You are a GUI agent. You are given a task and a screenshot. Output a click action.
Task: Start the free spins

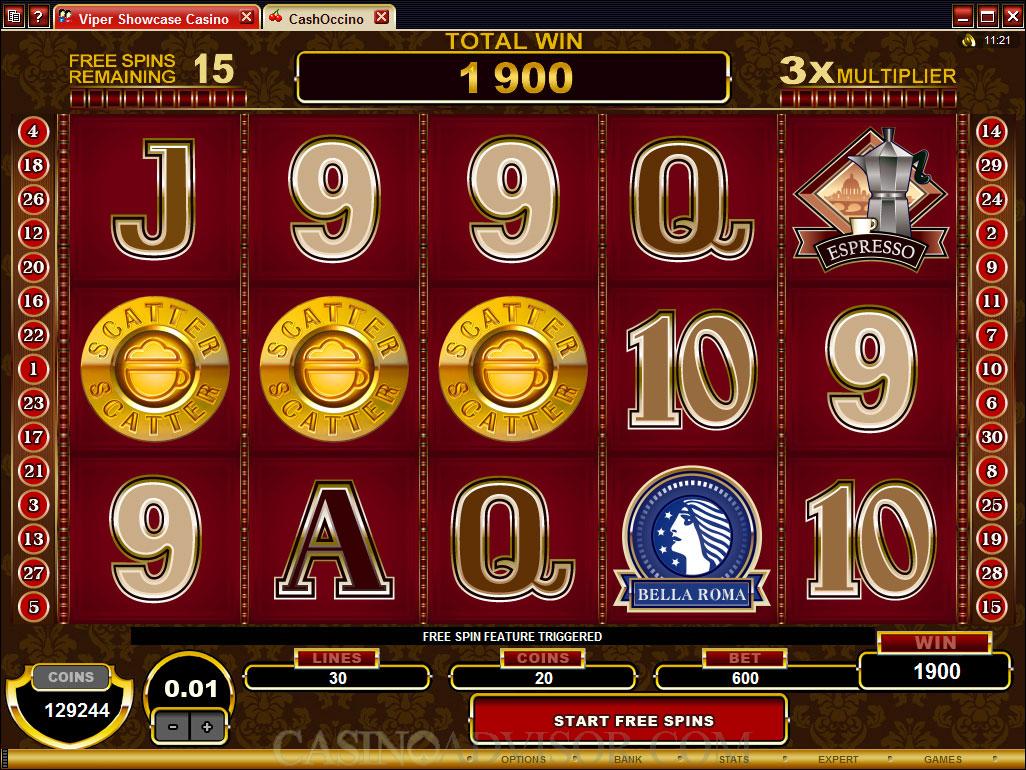(633, 720)
